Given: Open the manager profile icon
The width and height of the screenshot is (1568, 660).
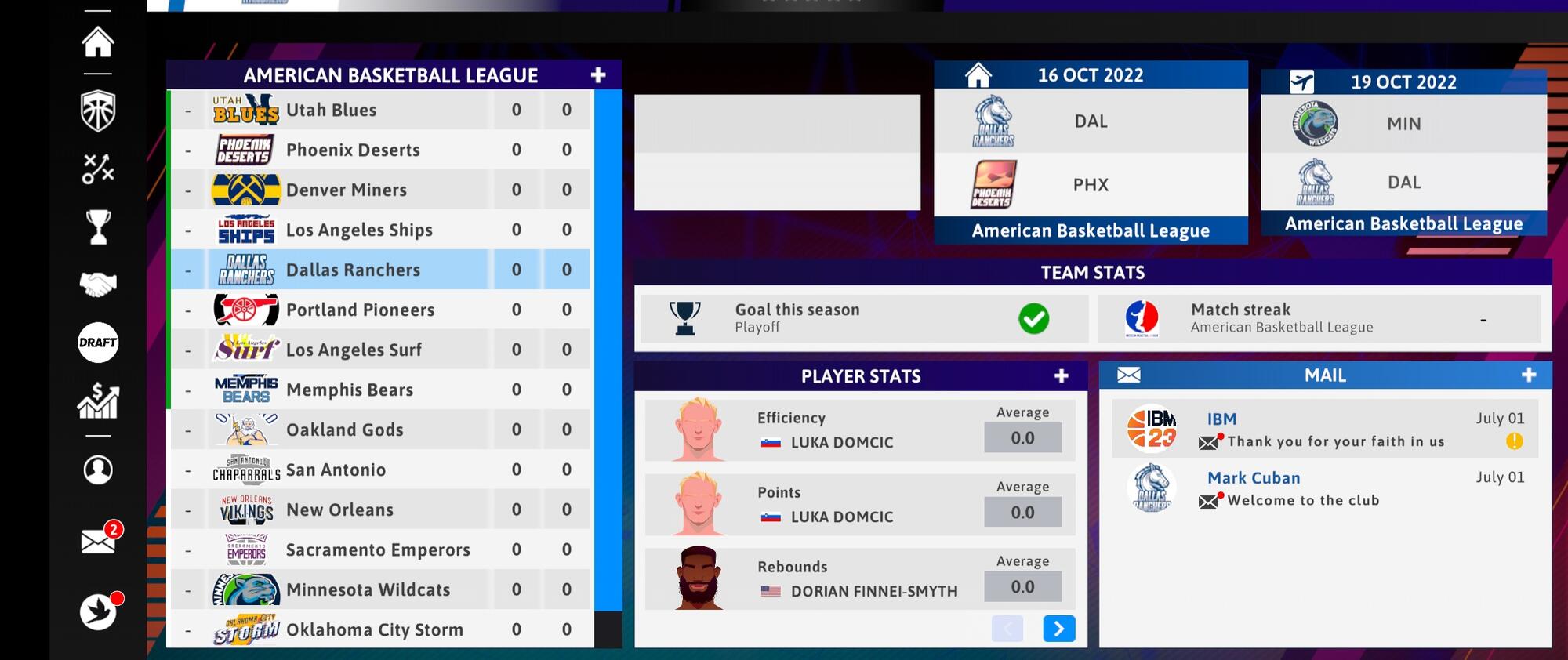Looking at the screenshot, I should (98, 470).
